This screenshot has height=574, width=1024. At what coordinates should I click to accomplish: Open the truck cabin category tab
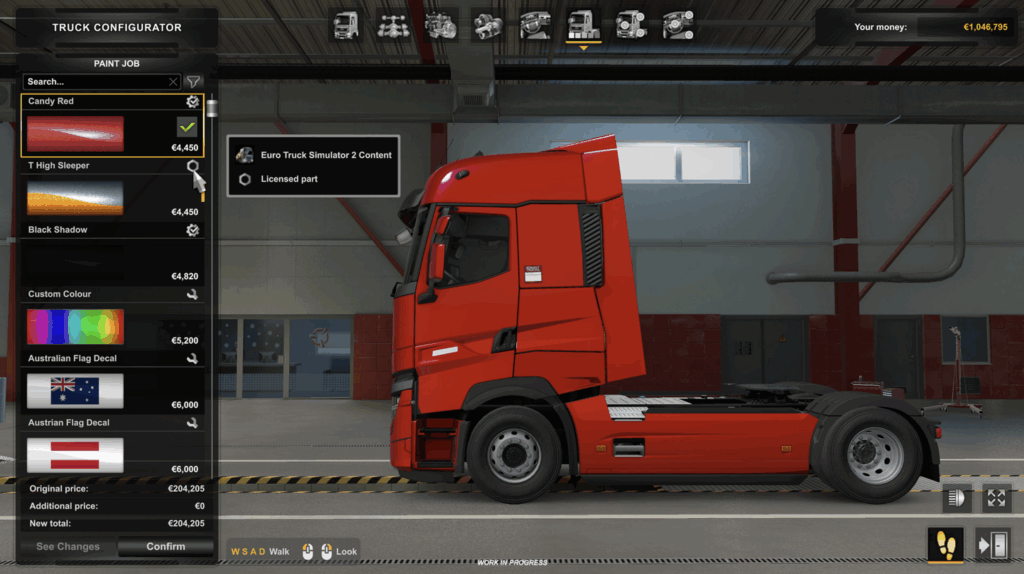(x=346, y=25)
